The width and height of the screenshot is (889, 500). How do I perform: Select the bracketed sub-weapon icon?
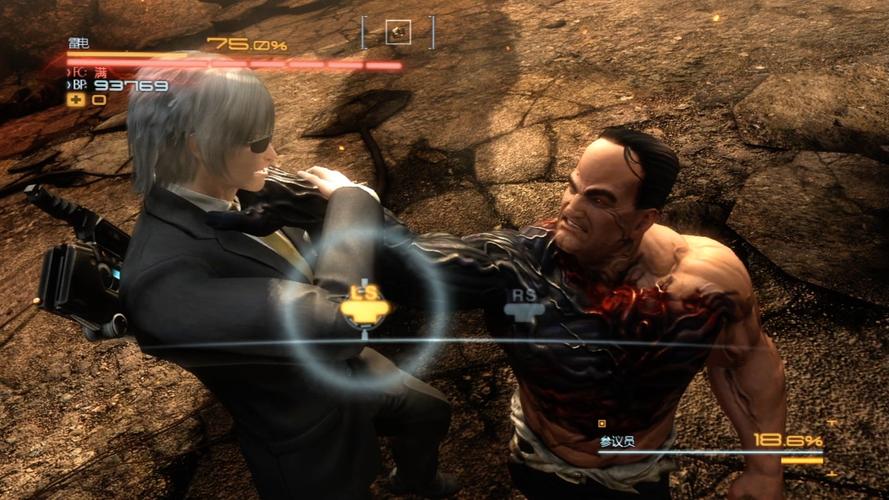pyautogui.click(x=398, y=32)
